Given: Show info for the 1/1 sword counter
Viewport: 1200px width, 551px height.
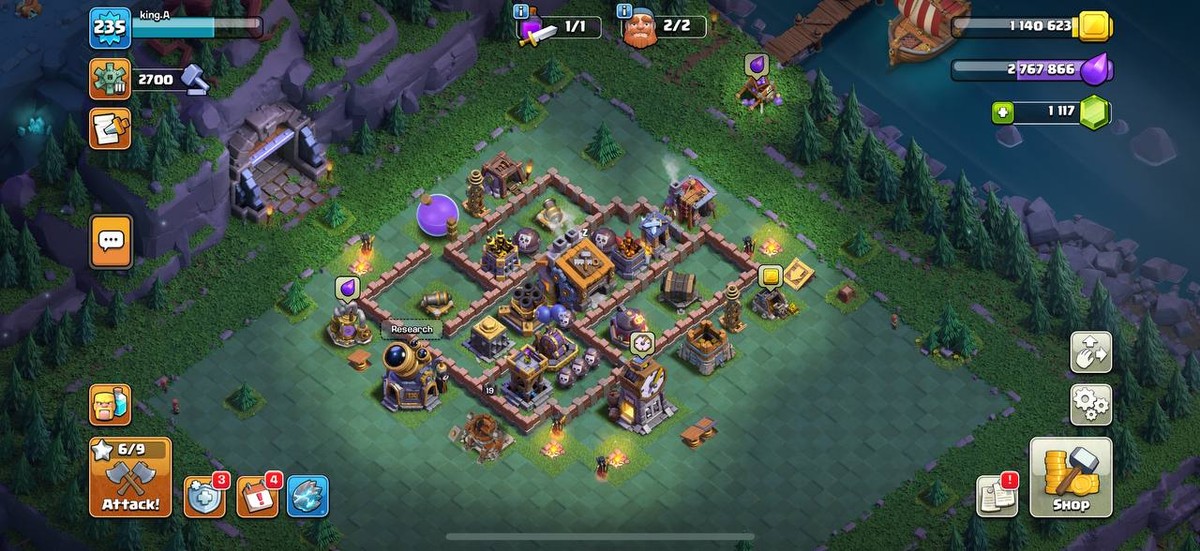Looking at the screenshot, I should (x=521, y=12).
